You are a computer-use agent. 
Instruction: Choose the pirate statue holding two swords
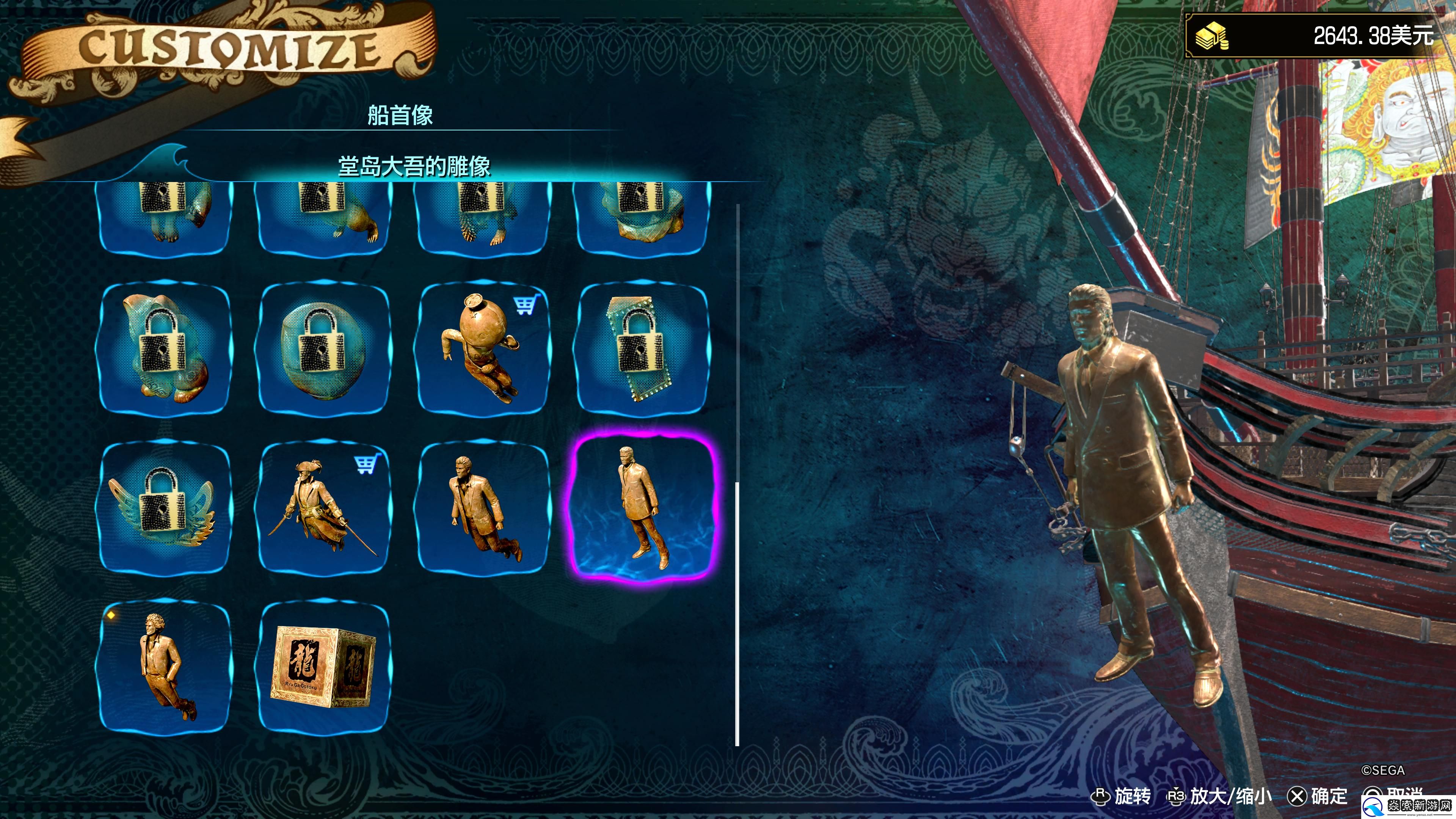[323, 507]
